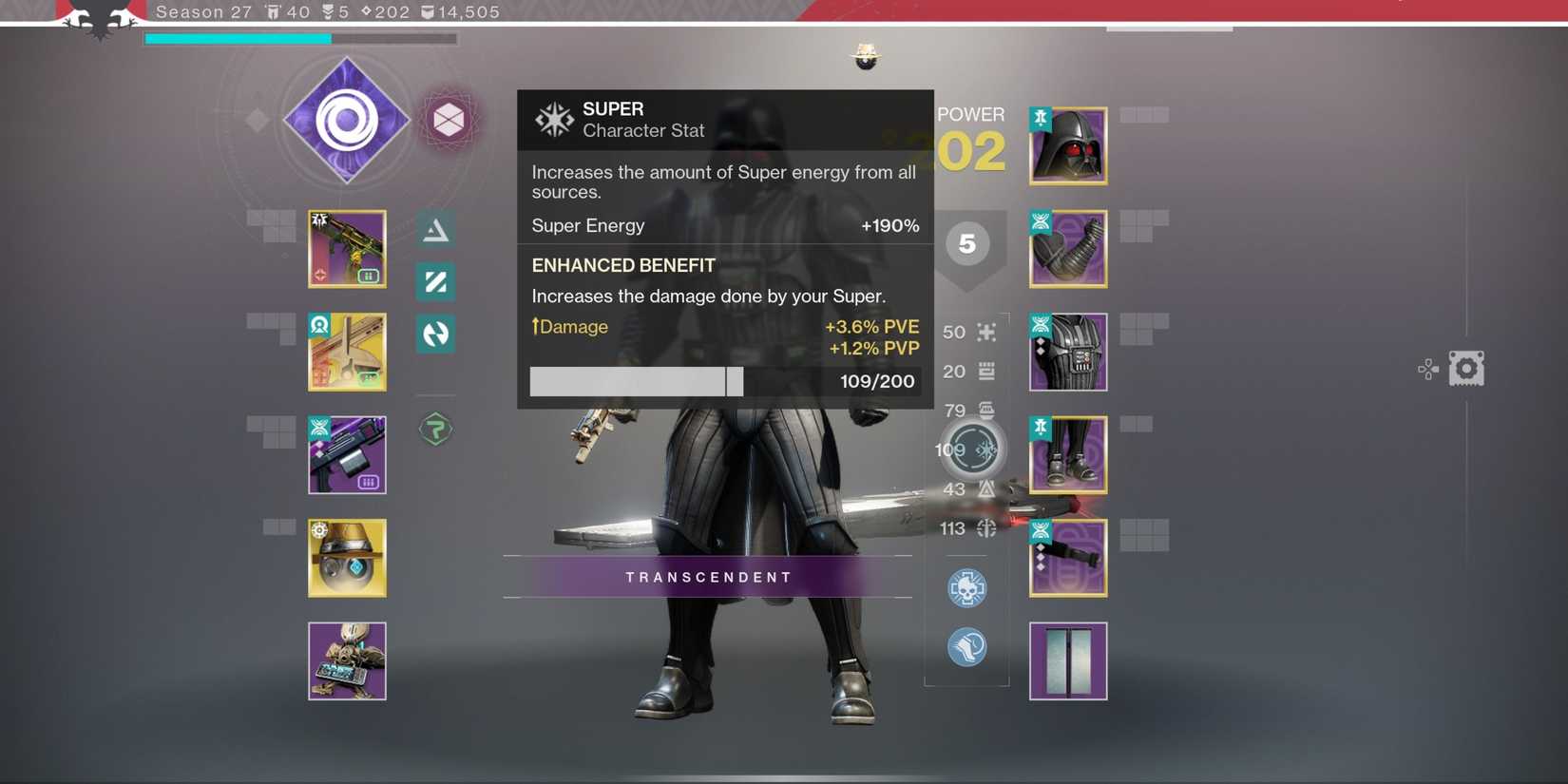This screenshot has height=784, width=1568.
Task: Click the Melee stat icon beside 113
Action: pos(986,528)
